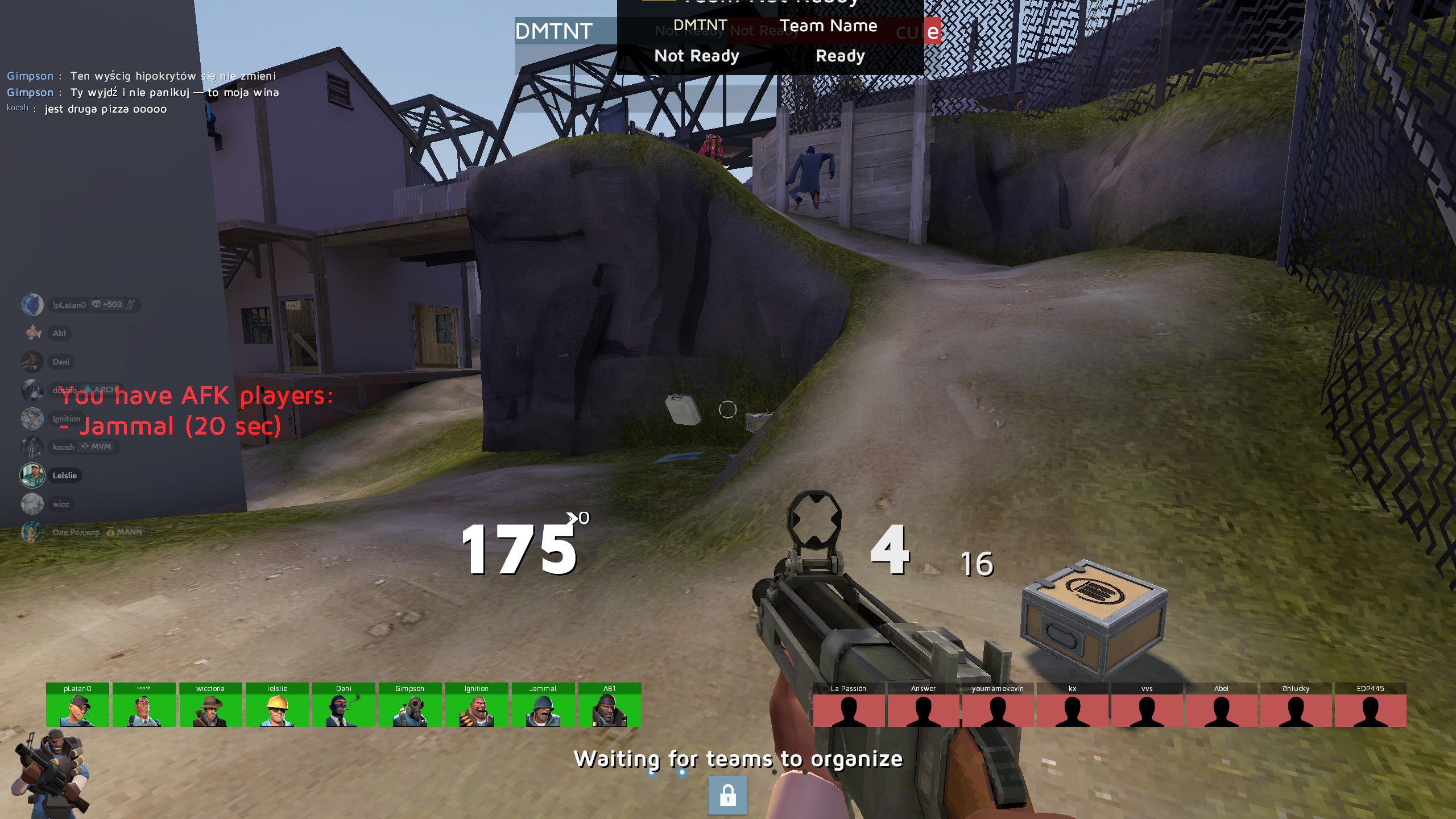
Task: Click Gimpson's Pyro portrait
Action: pyautogui.click(x=410, y=705)
